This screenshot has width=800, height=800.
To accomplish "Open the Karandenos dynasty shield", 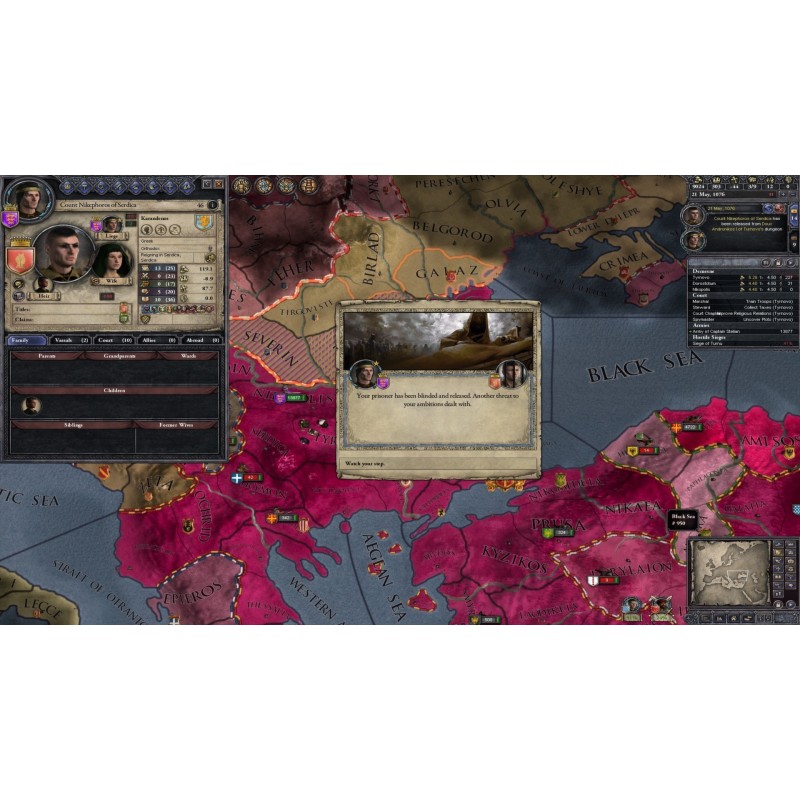I will (204, 222).
